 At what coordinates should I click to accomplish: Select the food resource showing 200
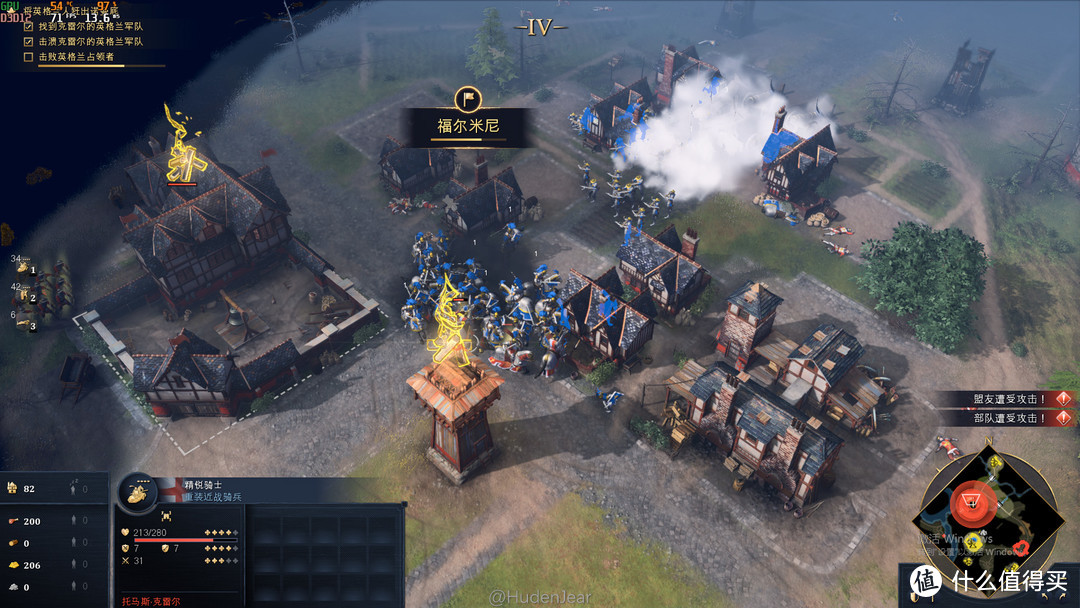(13, 521)
